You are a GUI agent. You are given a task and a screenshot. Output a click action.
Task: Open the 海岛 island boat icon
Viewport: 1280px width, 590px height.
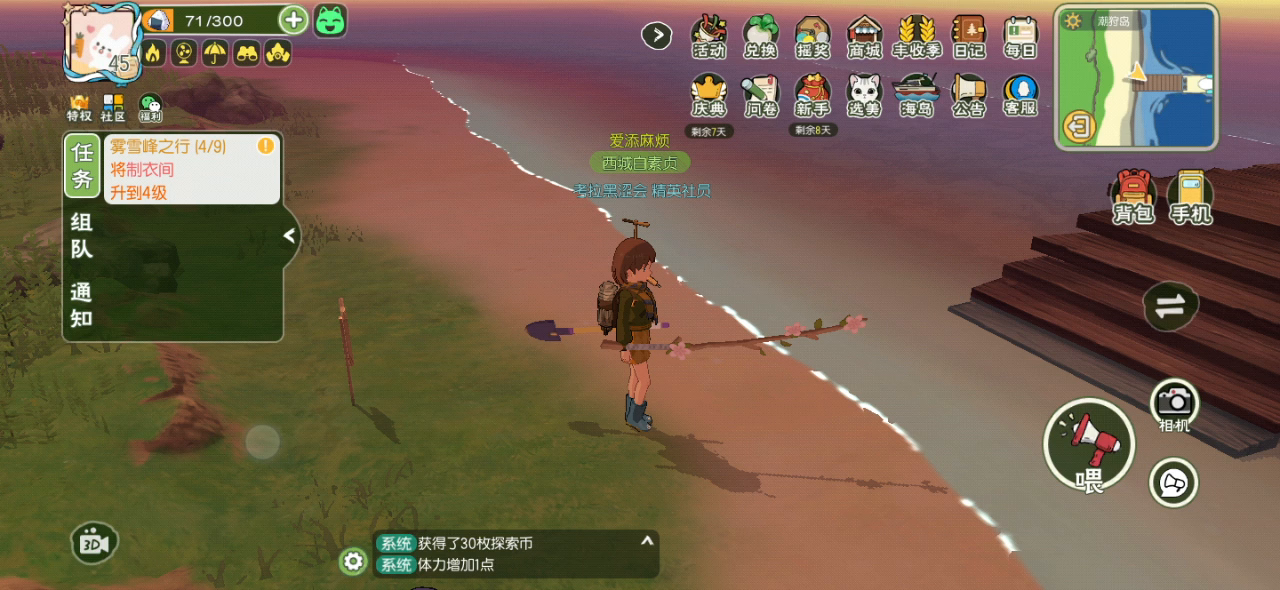coord(917,95)
